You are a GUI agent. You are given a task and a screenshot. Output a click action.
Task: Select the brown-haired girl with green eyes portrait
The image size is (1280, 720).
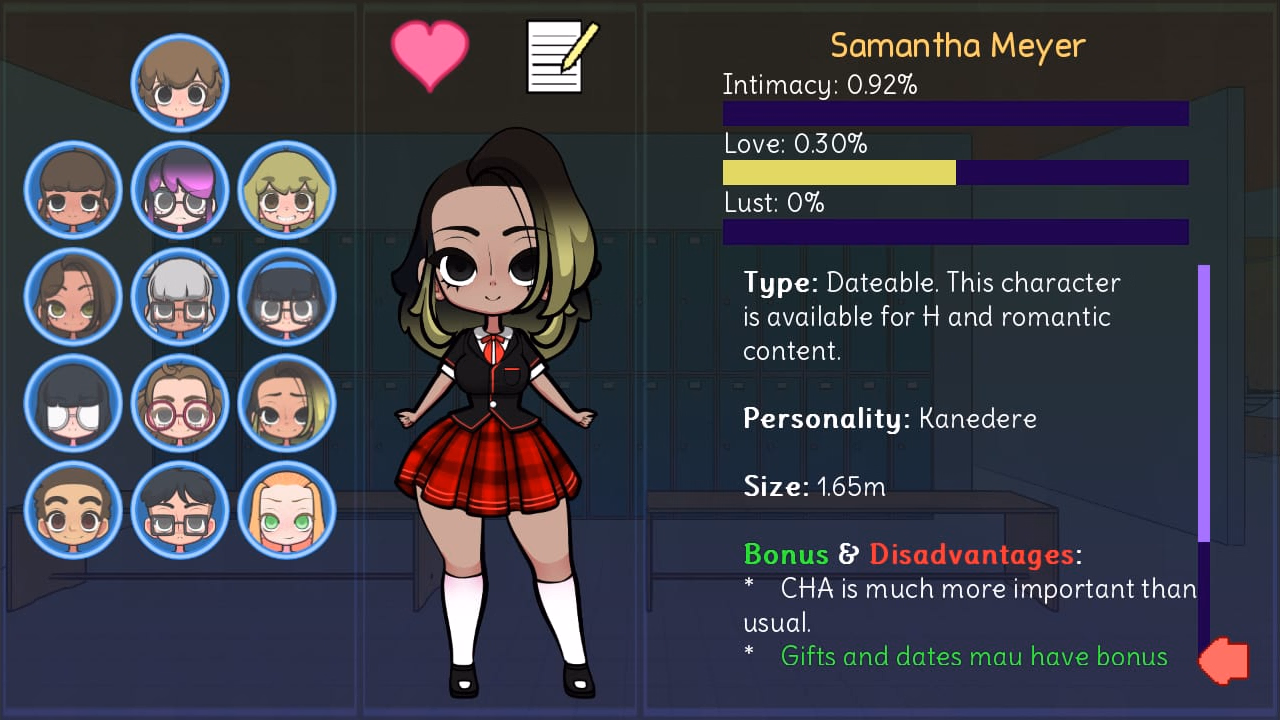point(73,296)
